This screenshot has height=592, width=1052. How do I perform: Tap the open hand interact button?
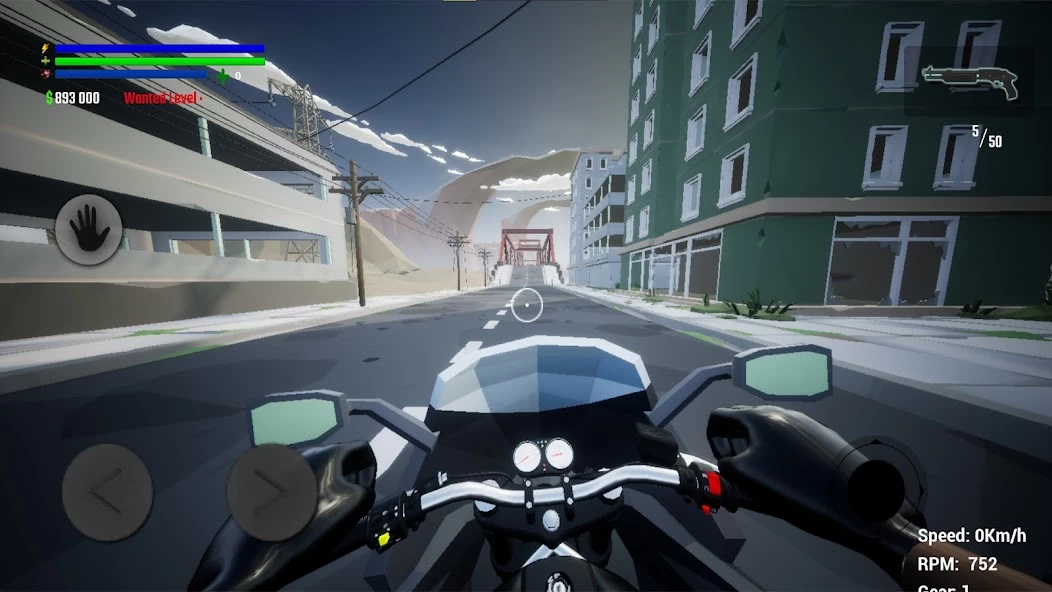click(89, 230)
